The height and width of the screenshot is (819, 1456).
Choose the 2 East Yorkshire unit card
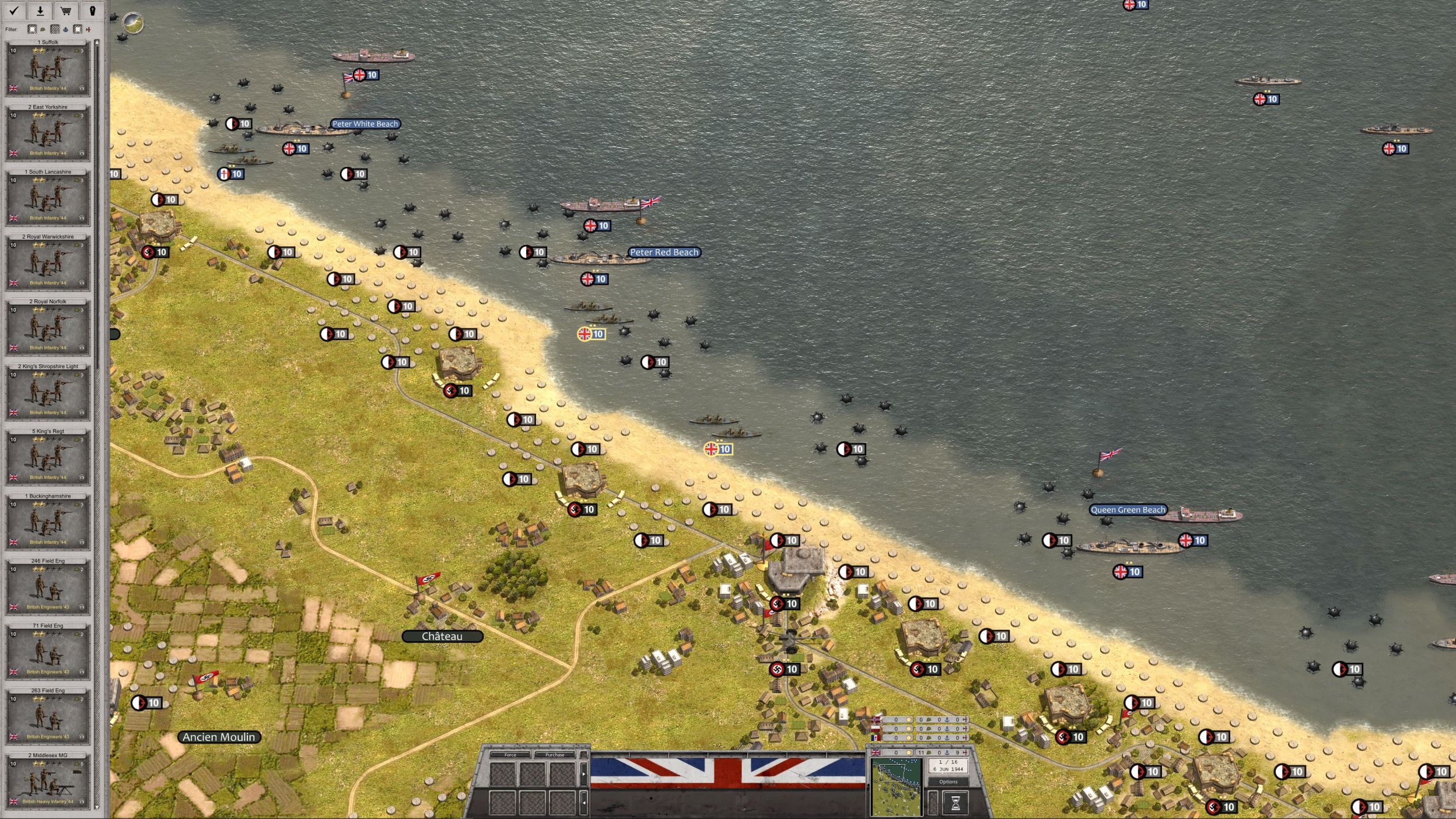48,132
